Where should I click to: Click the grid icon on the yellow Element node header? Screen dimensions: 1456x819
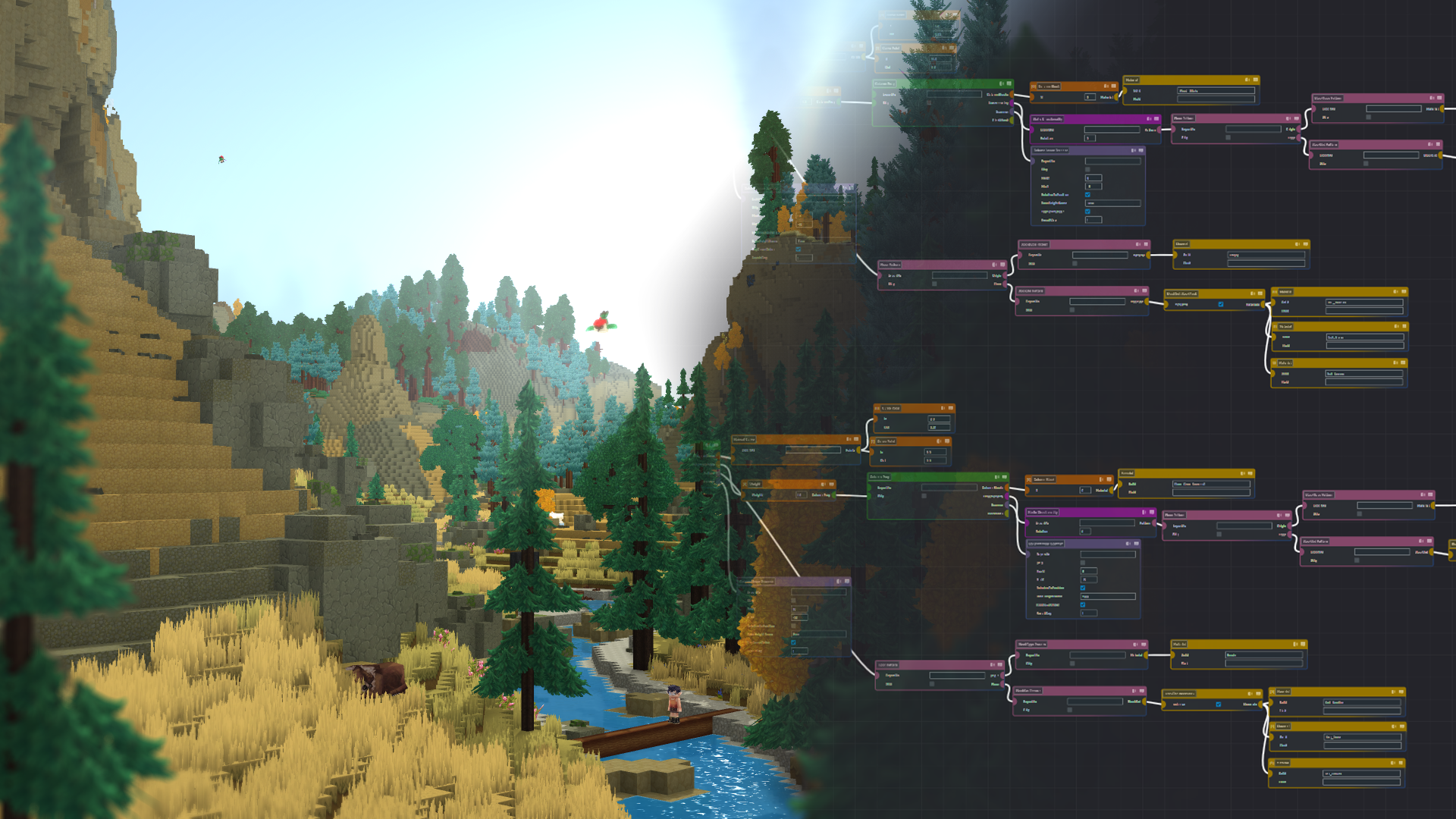(x=1305, y=244)
